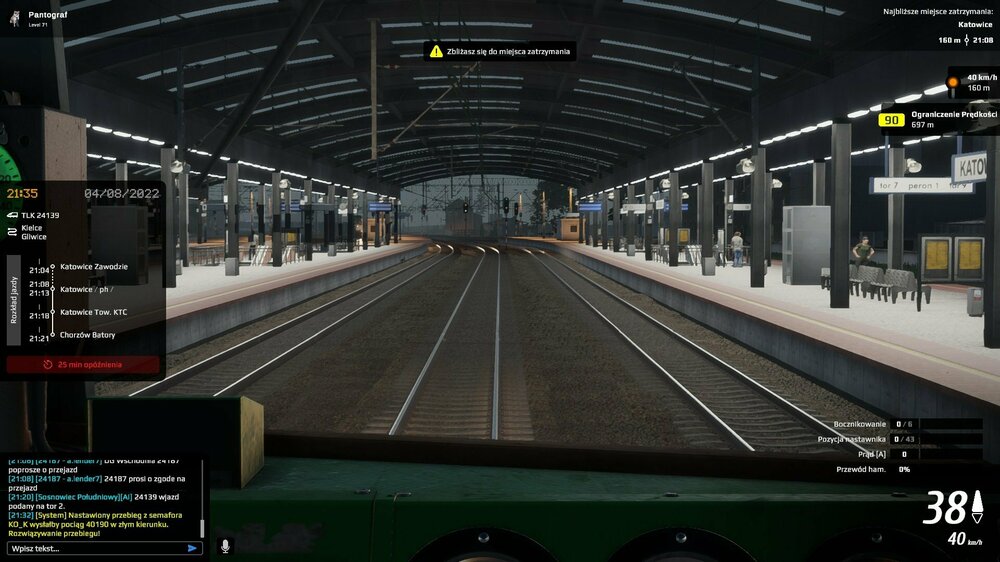Click the stop-approach warning notification
Viewport: 1000px width, 562px height.
click(500, 50)
